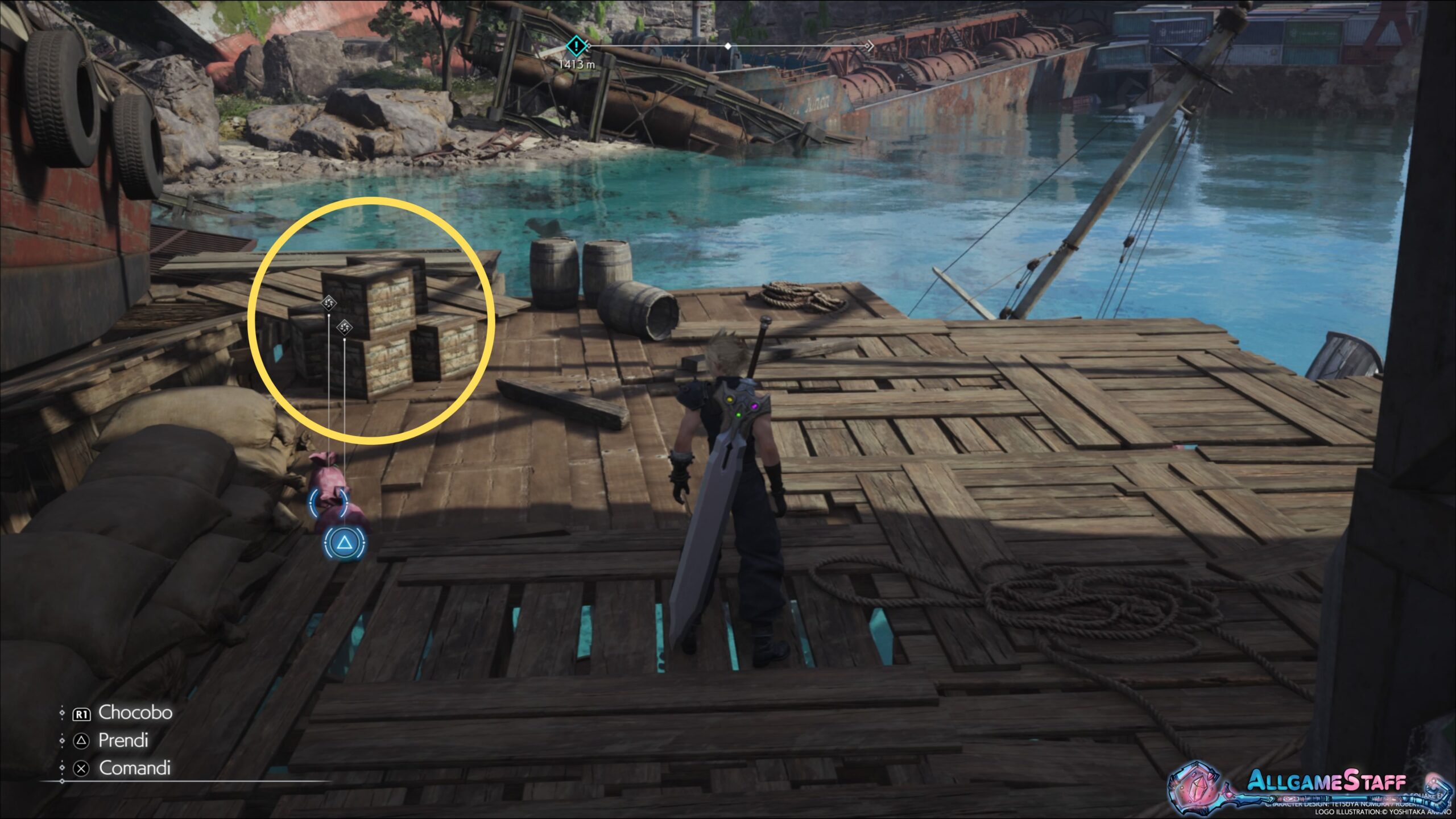Select the teal quest marker on the compass
Image resolution: width=1456 pixels, height=819 pixels.
click(x=576, y=45)
